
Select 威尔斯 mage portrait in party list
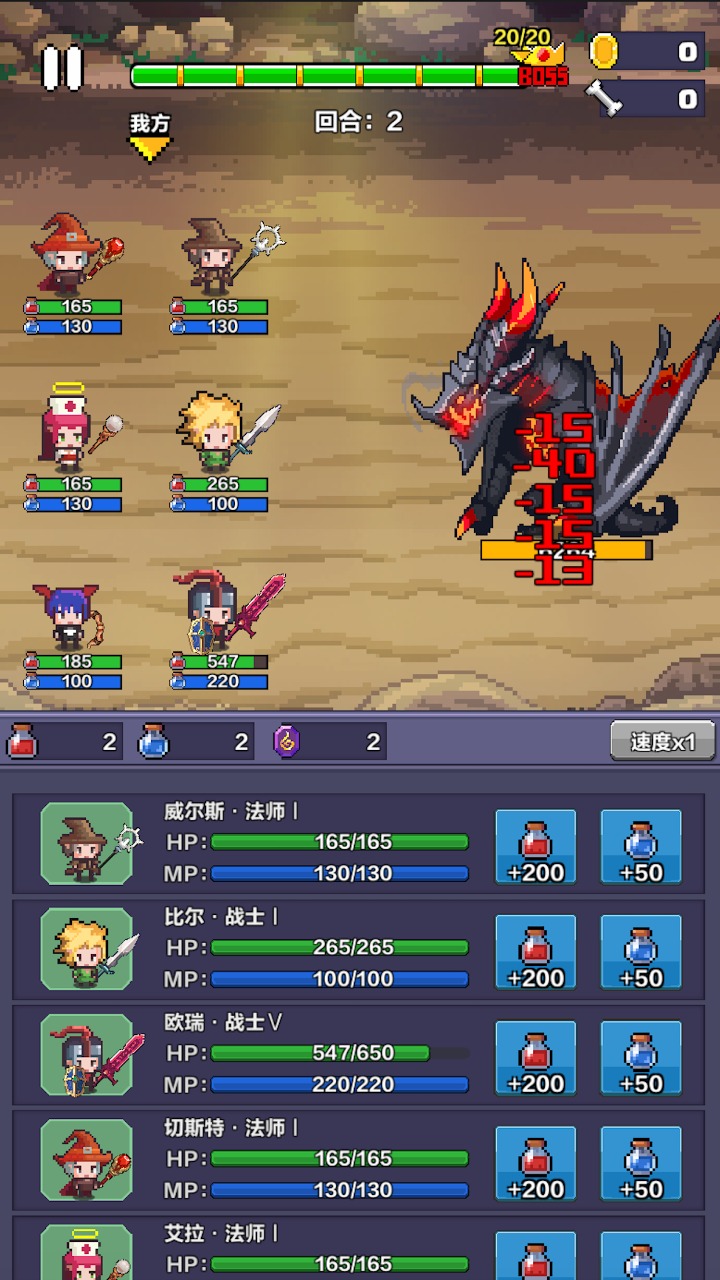click(87, 844)
